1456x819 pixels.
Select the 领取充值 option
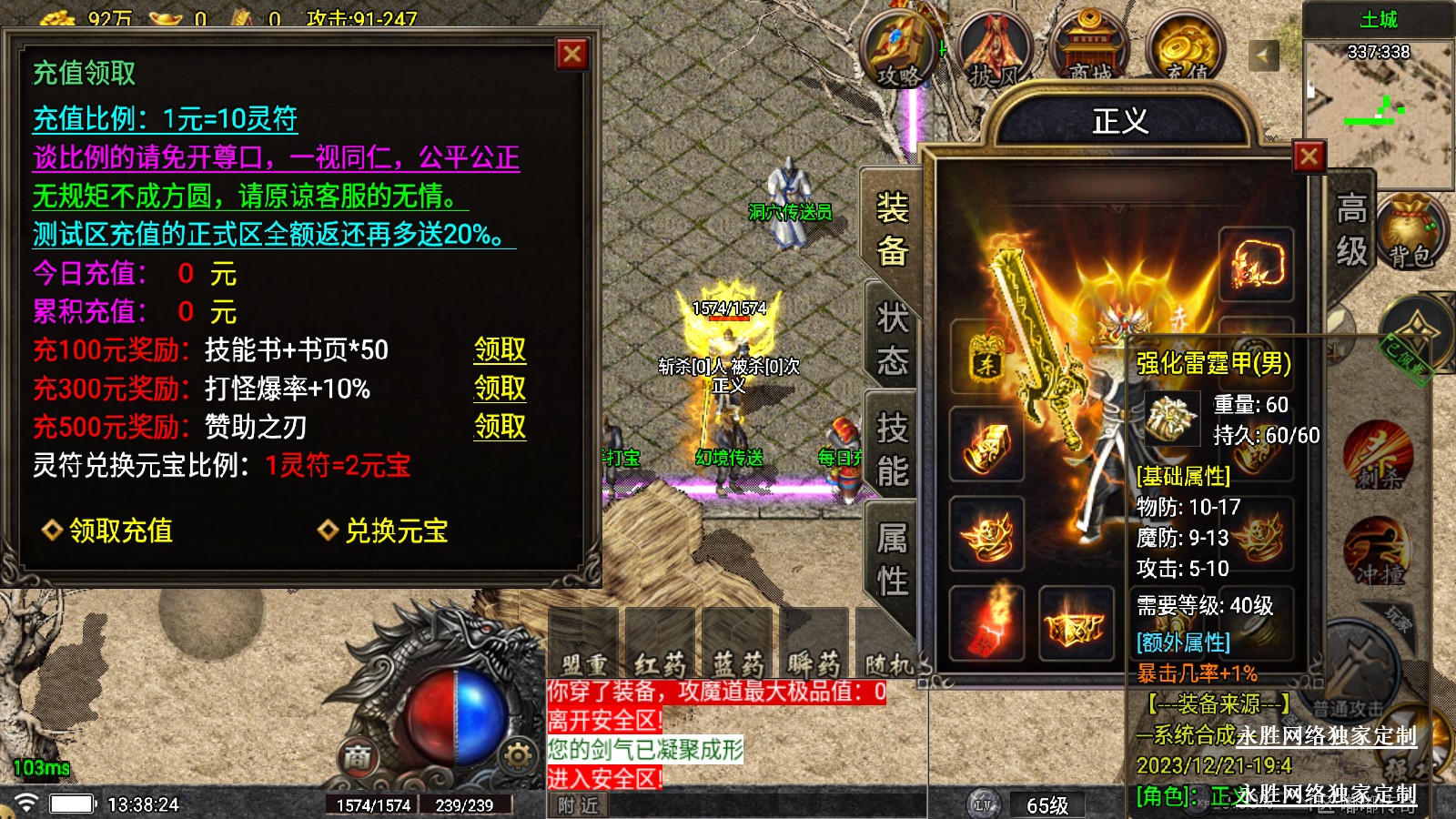coord(108,531)
